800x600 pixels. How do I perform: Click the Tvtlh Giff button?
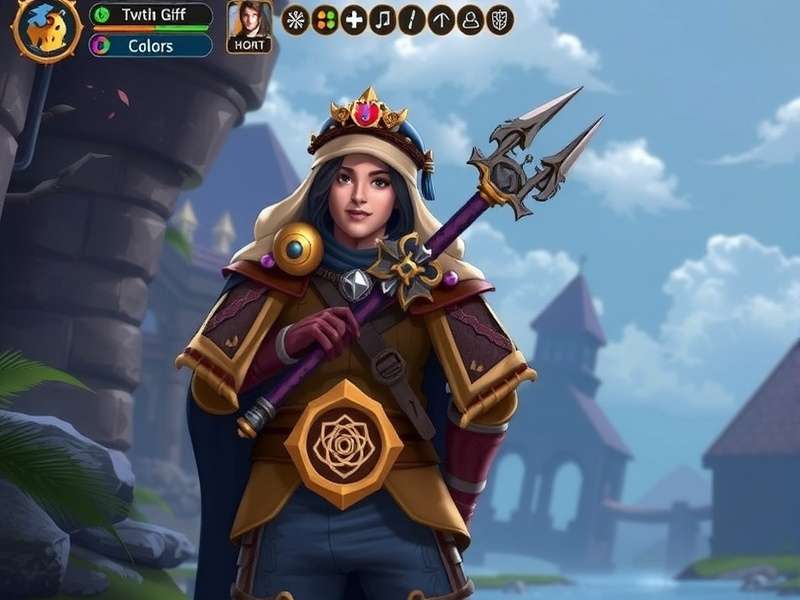(x=151, y=15)
